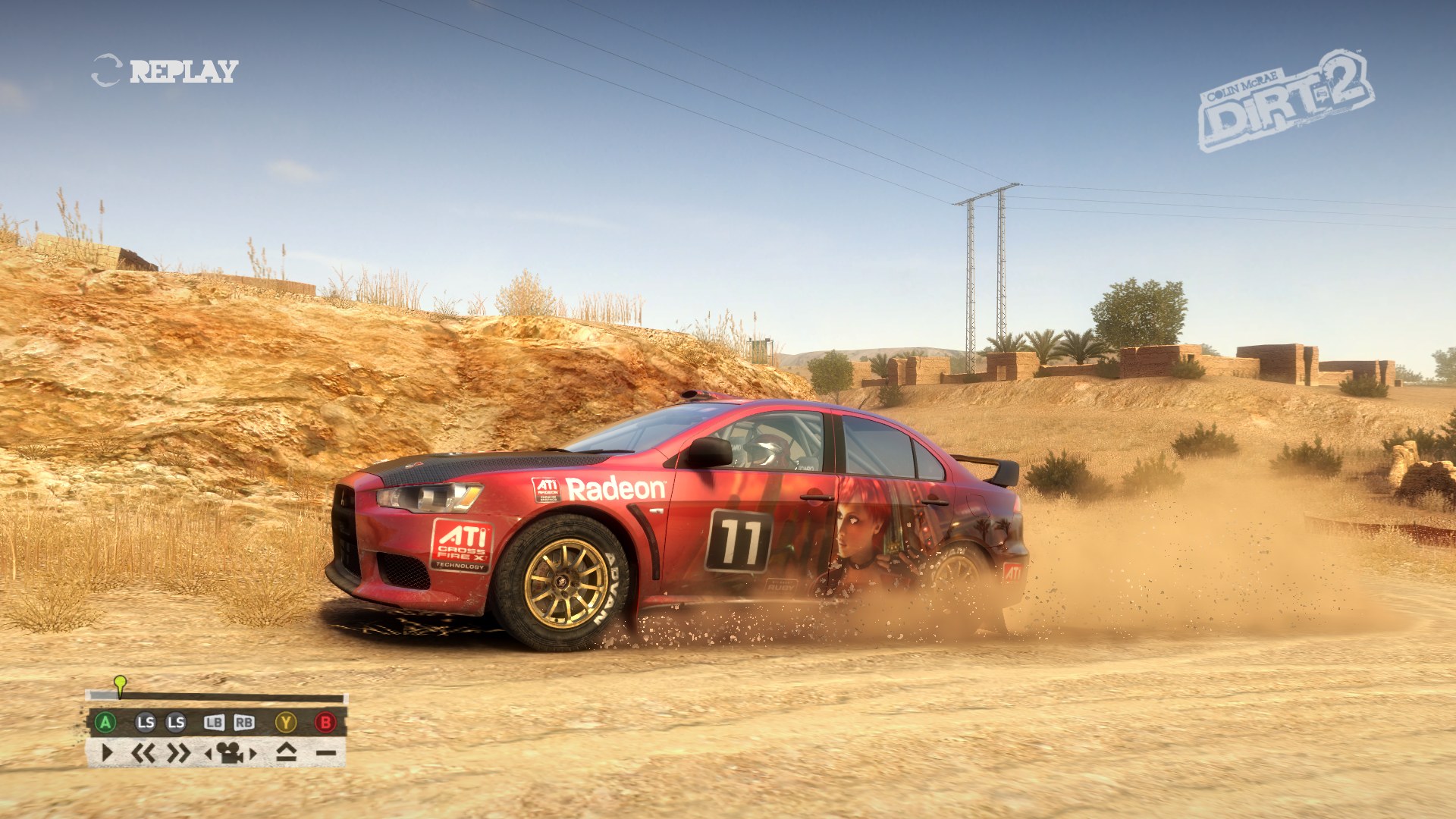This screenshot has height=819, width=1456.
Task: Click the green marker on replay timeline
Action: [x=120, y=683]
